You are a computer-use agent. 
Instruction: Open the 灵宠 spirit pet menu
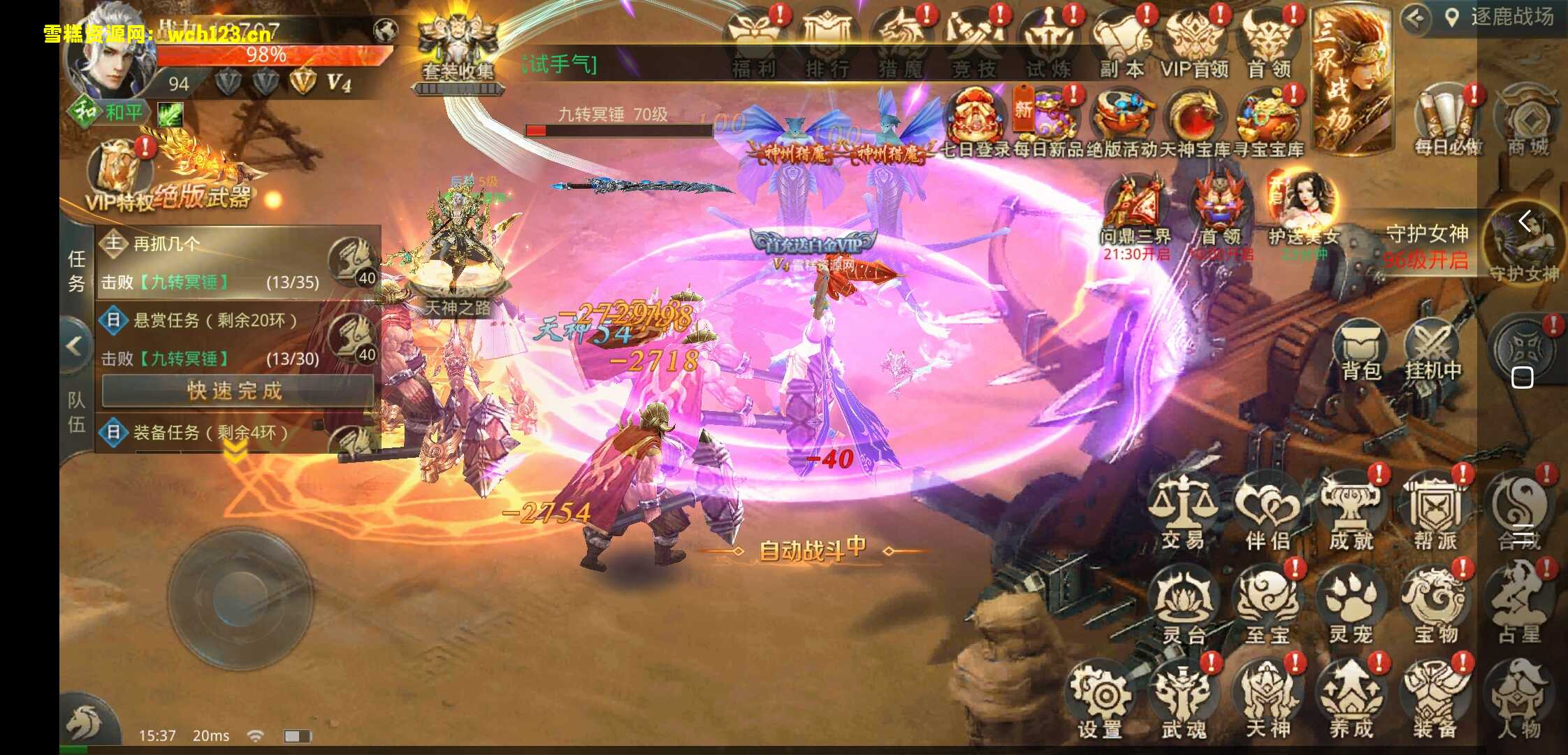(x=1351, y=606)
